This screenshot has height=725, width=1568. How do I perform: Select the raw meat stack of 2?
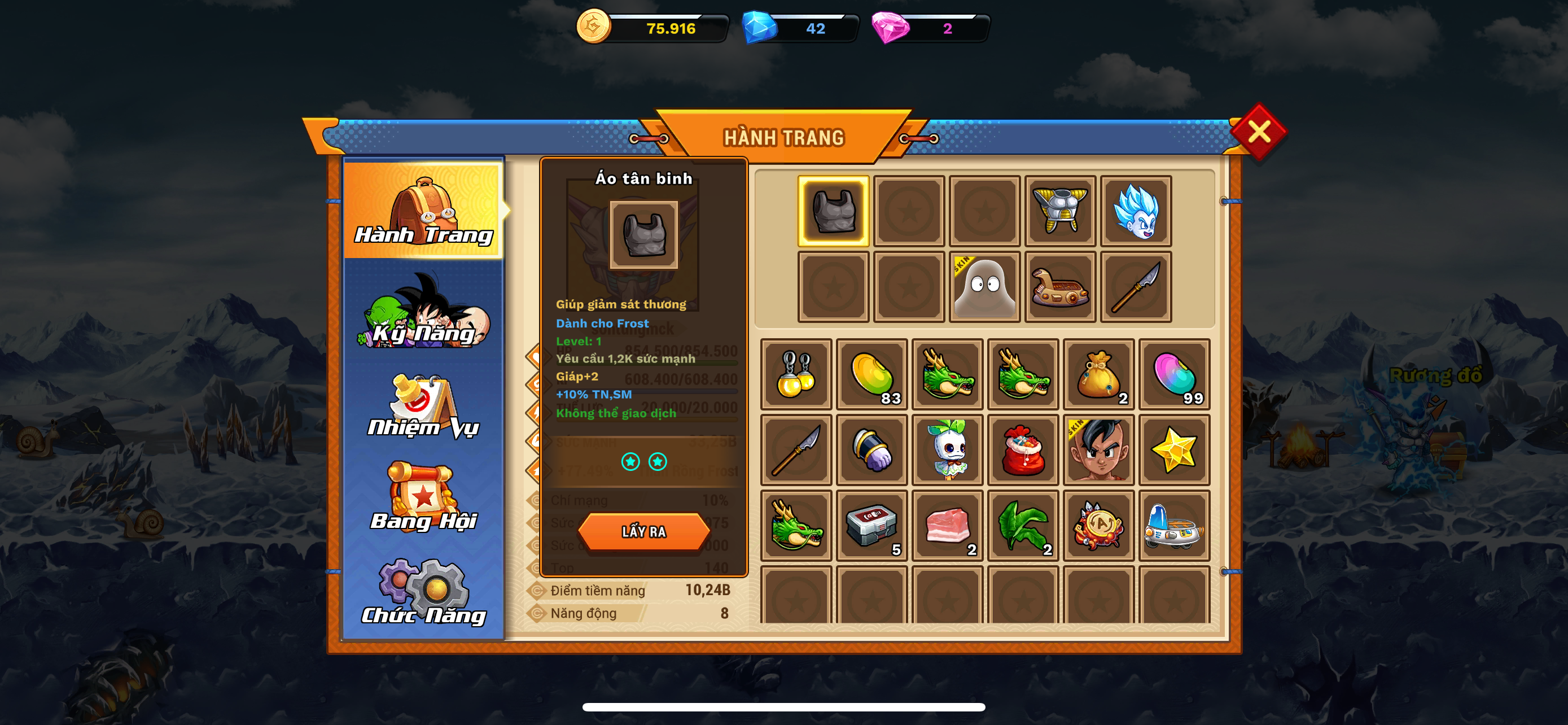947,525
